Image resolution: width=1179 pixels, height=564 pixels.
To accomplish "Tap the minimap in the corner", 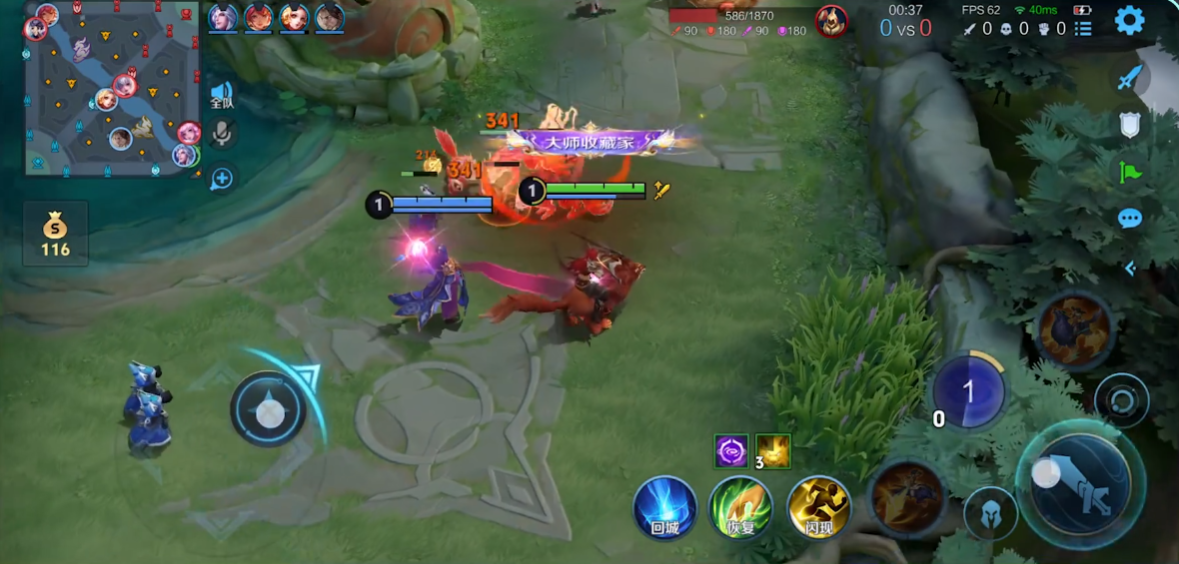I will (111, 88).
